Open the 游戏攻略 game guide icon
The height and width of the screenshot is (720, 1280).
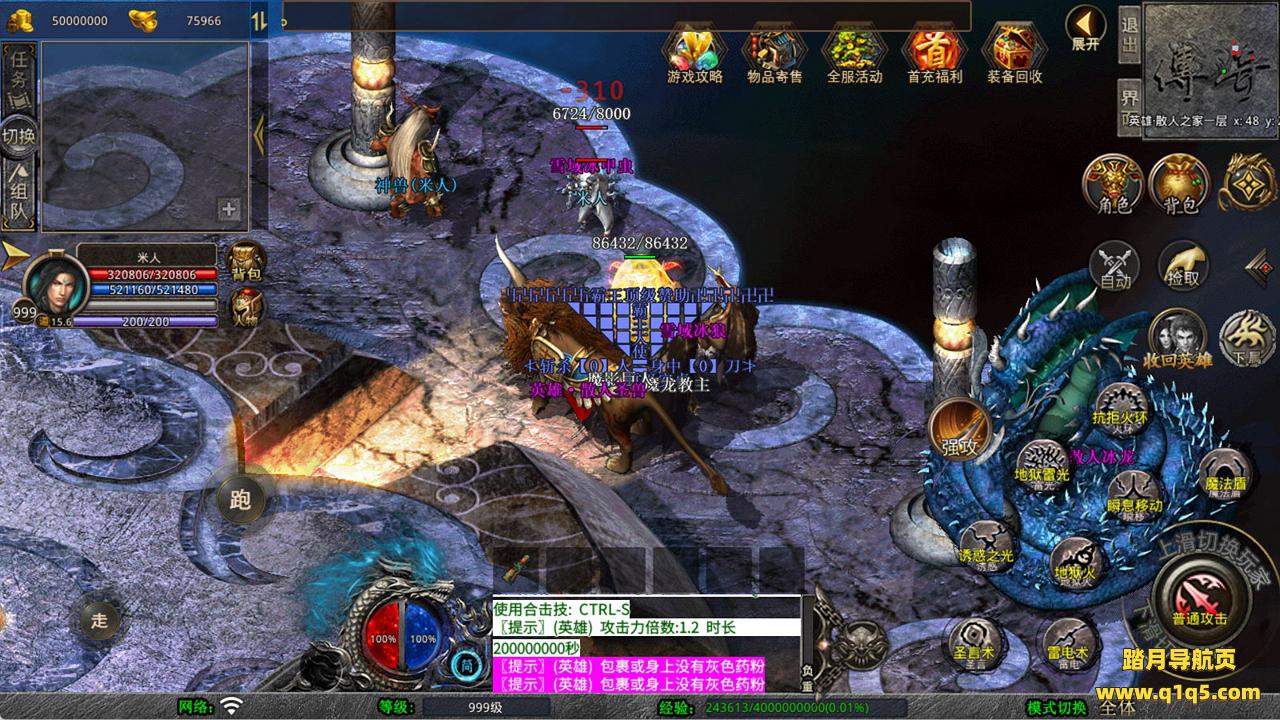pos(694,50)
